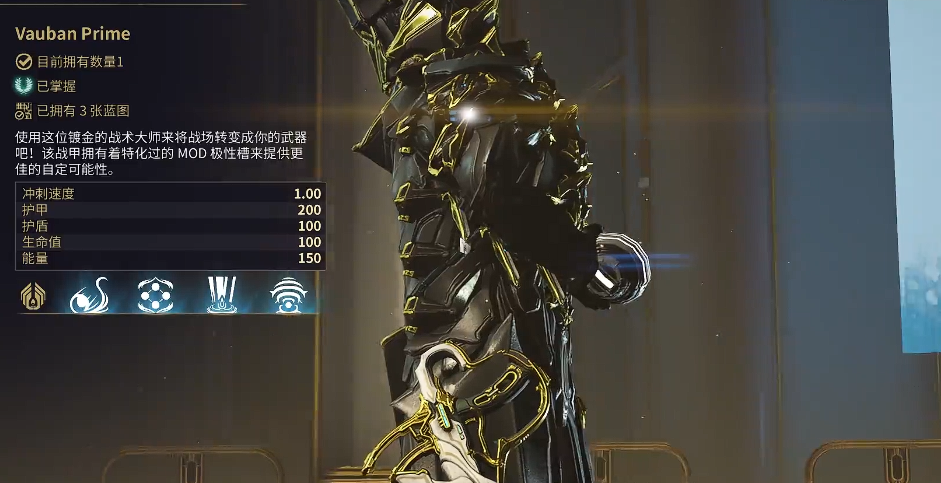Show the Tesla Nervos ability icon

tap(89, 294)
